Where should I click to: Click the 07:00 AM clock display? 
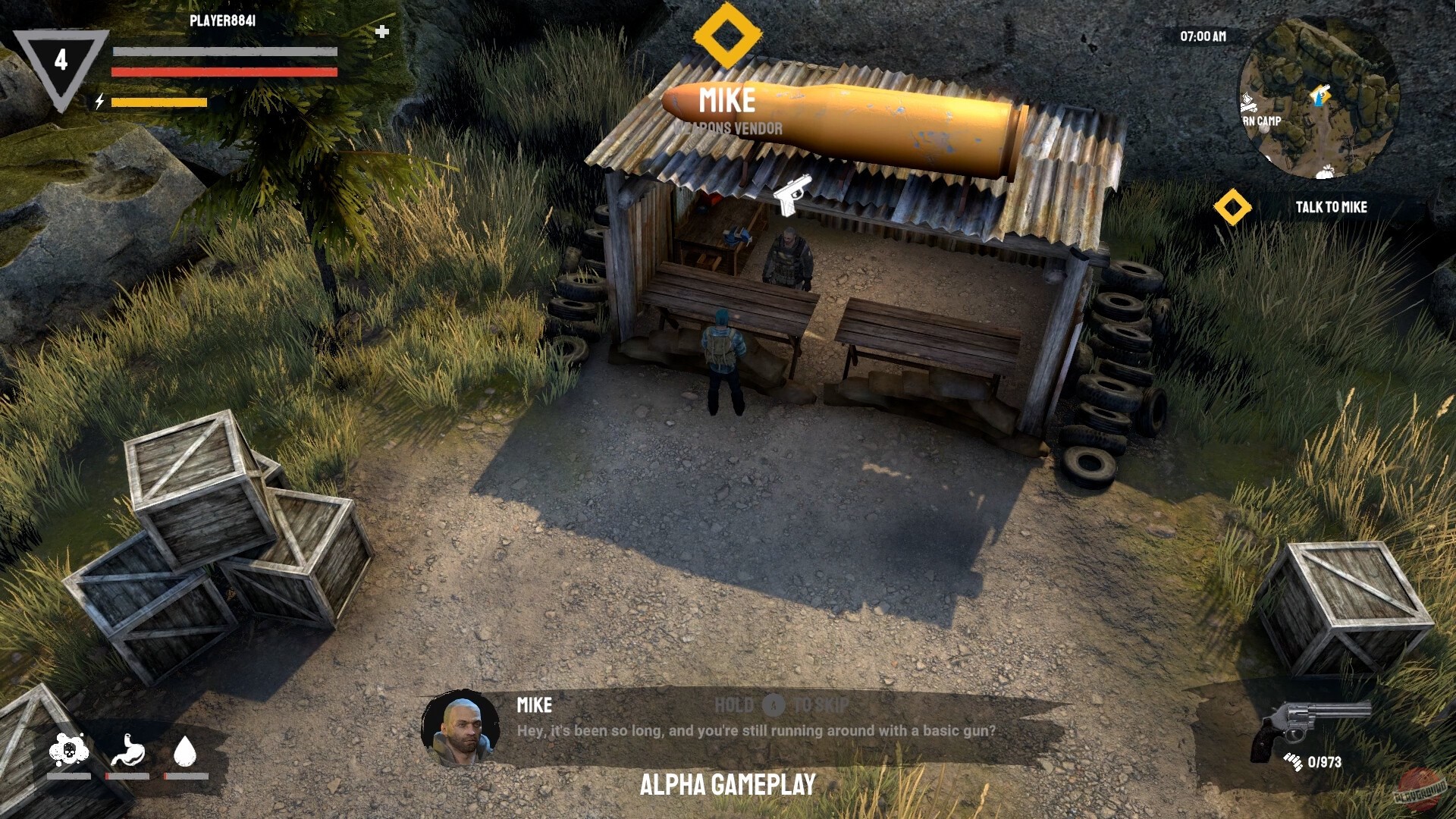(x=1203, y=36)
